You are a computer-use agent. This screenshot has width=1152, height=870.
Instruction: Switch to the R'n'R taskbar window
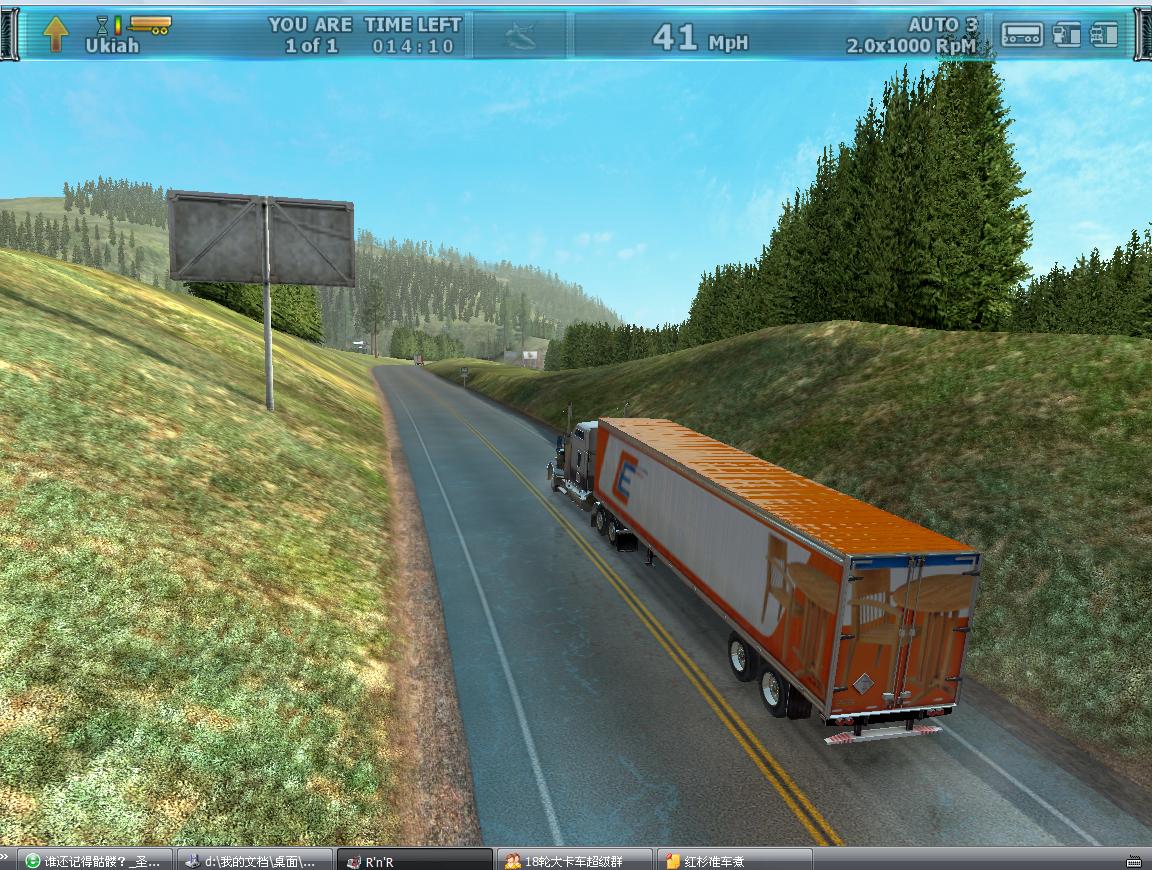click(x=415, y=861)
